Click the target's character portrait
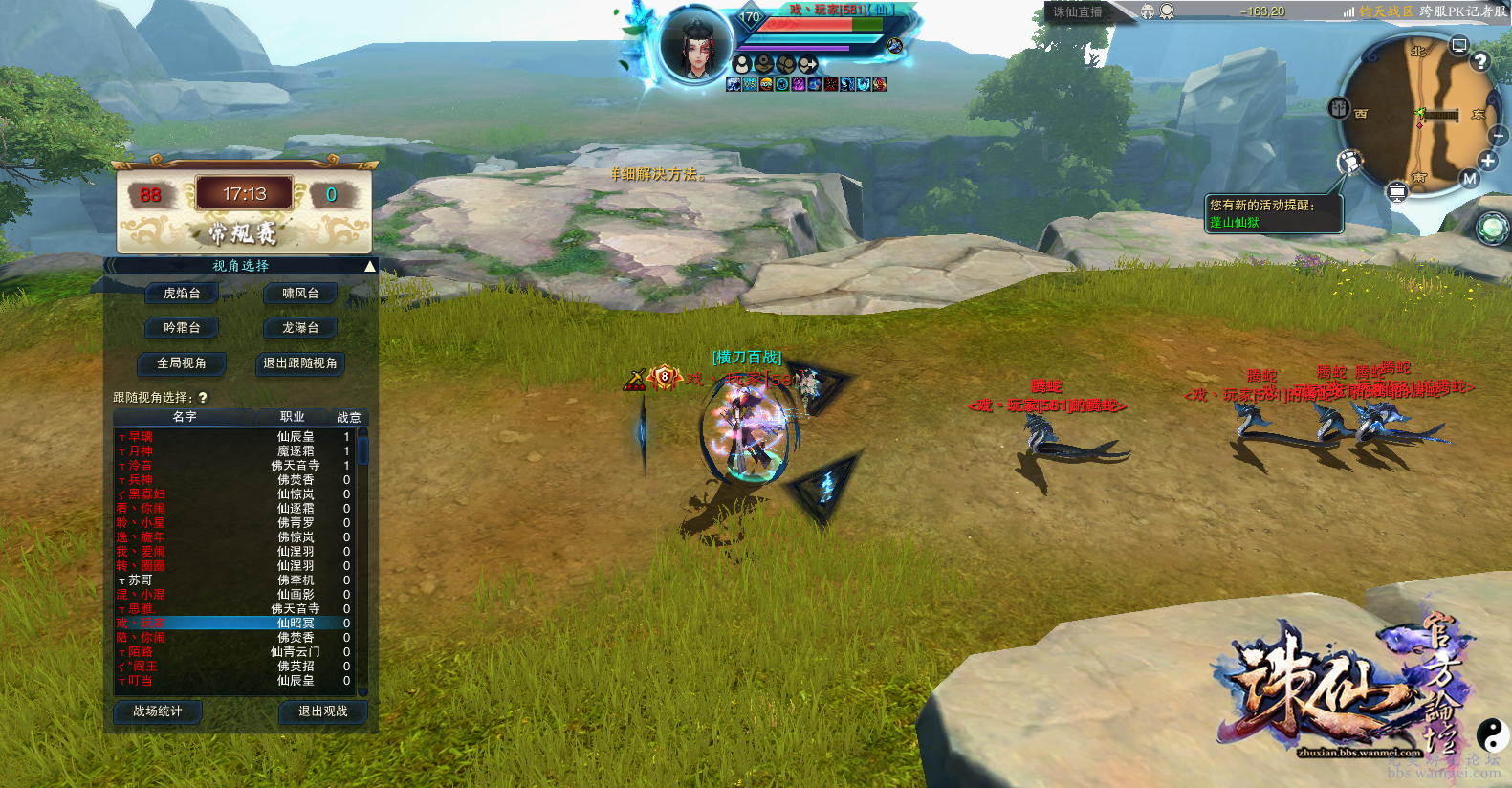This screenshot has width=1512, height=788. pyautogui.click(x=695, y=44)
